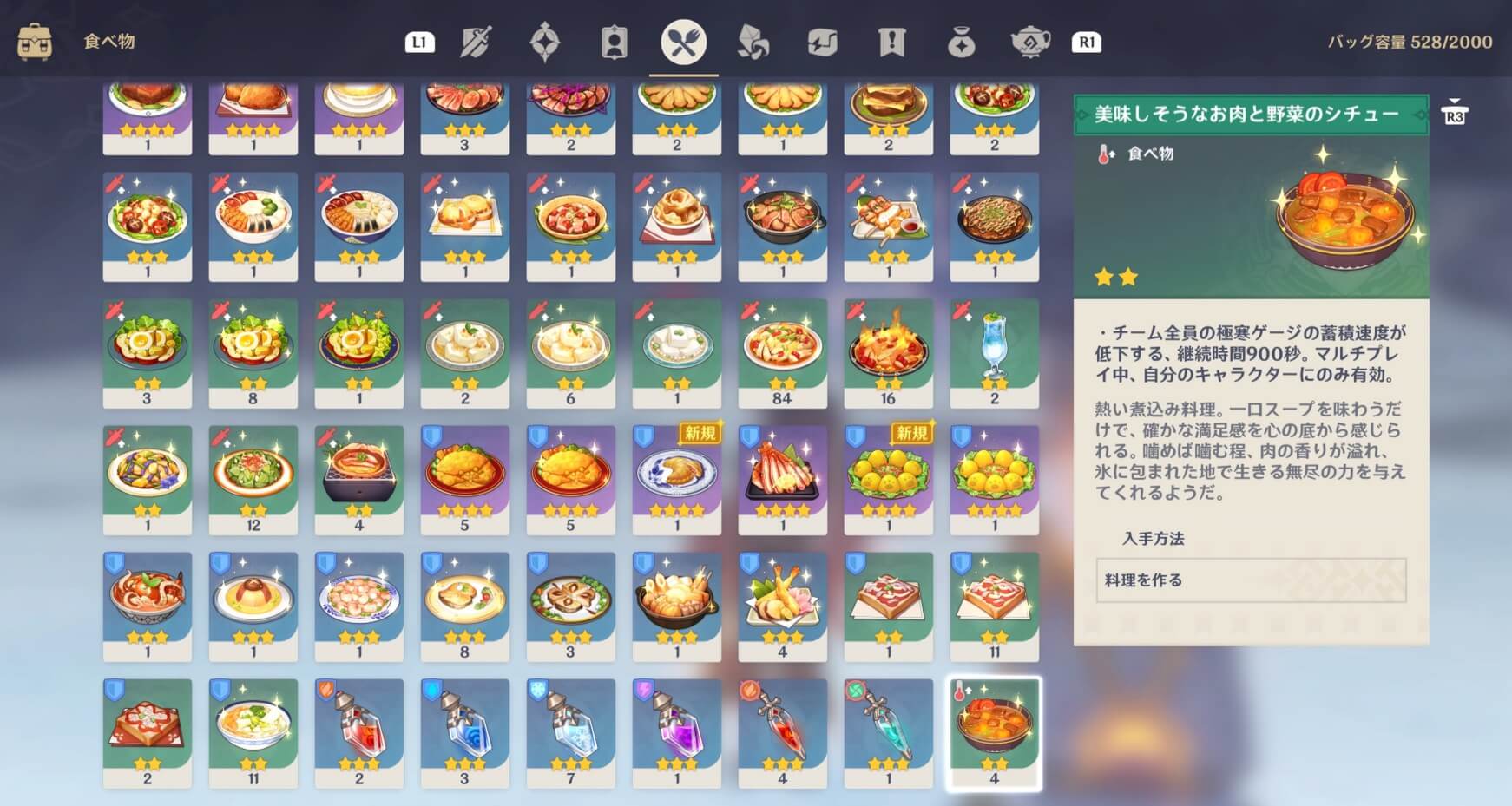The width and height of the screenshot is (1512, 806).
Task: Open the Furnishings teapot category
Action: (1029, 41)
